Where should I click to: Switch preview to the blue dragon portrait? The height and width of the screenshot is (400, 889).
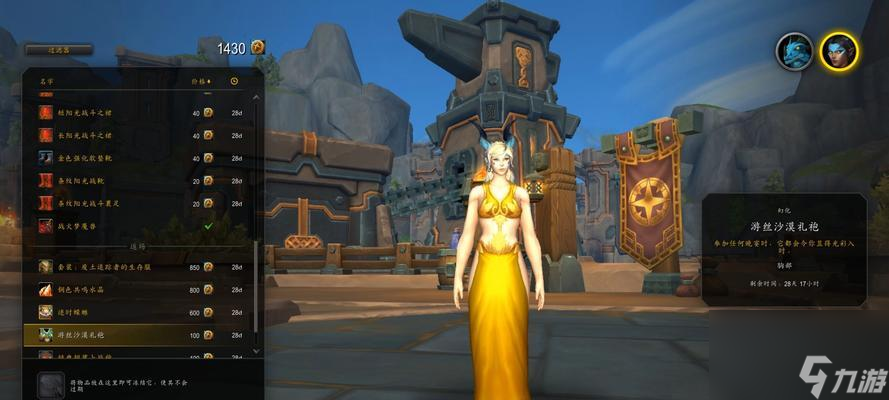[x=794, y=51]
